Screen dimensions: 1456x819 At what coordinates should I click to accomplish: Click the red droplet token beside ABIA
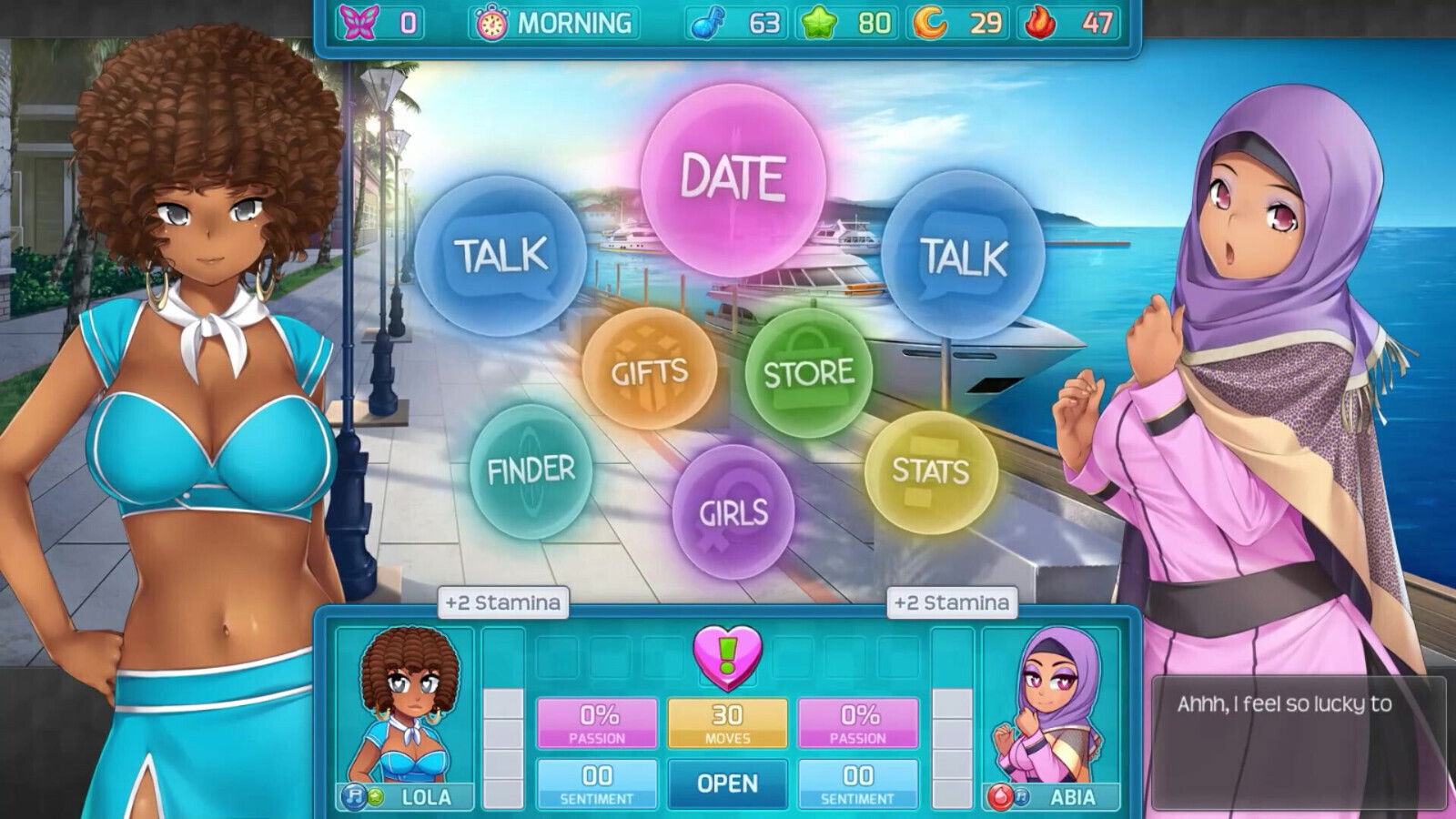(1000, 795)
